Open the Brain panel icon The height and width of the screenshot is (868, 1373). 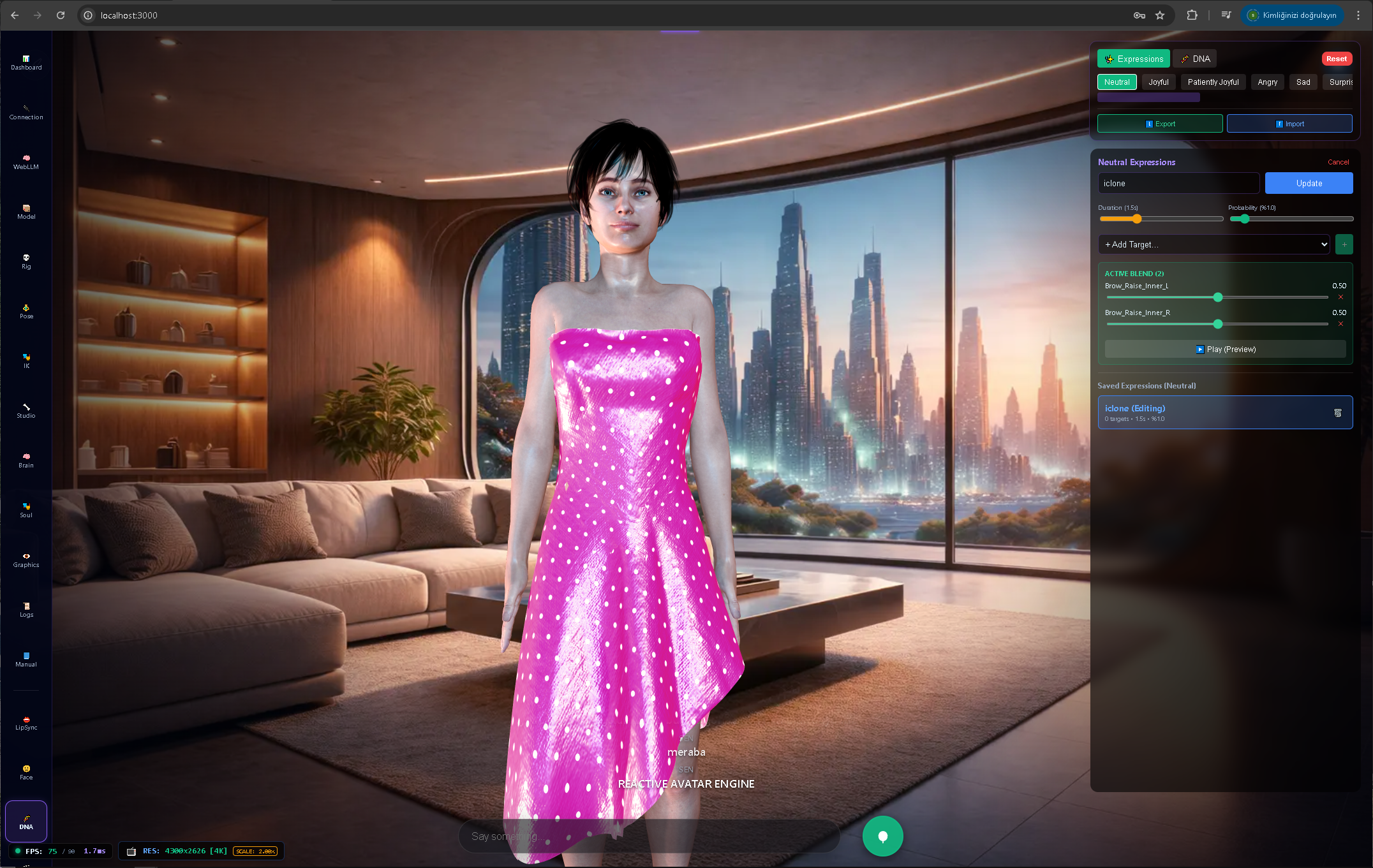tap(26, 460)
